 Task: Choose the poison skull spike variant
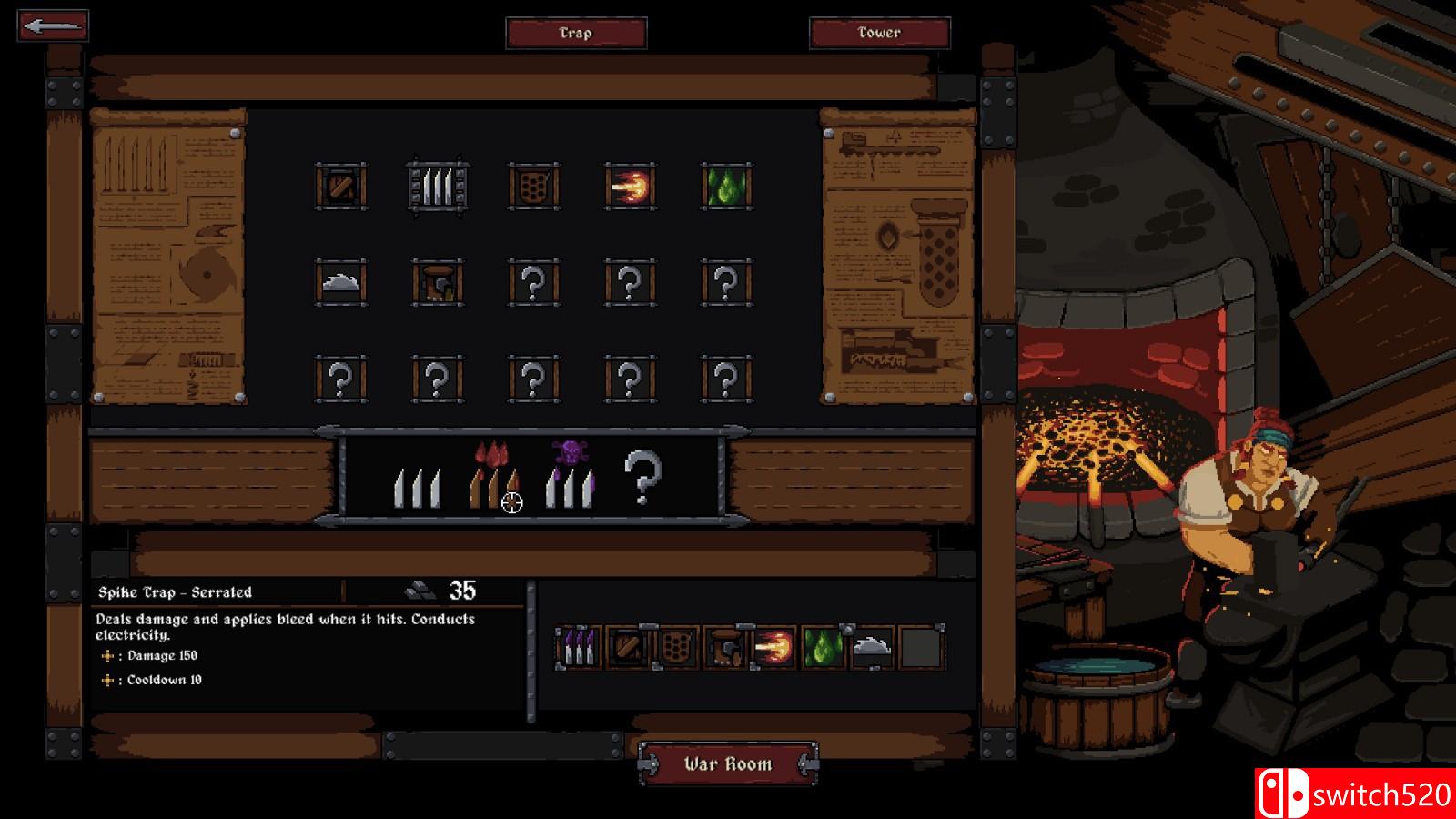[571, 475]
